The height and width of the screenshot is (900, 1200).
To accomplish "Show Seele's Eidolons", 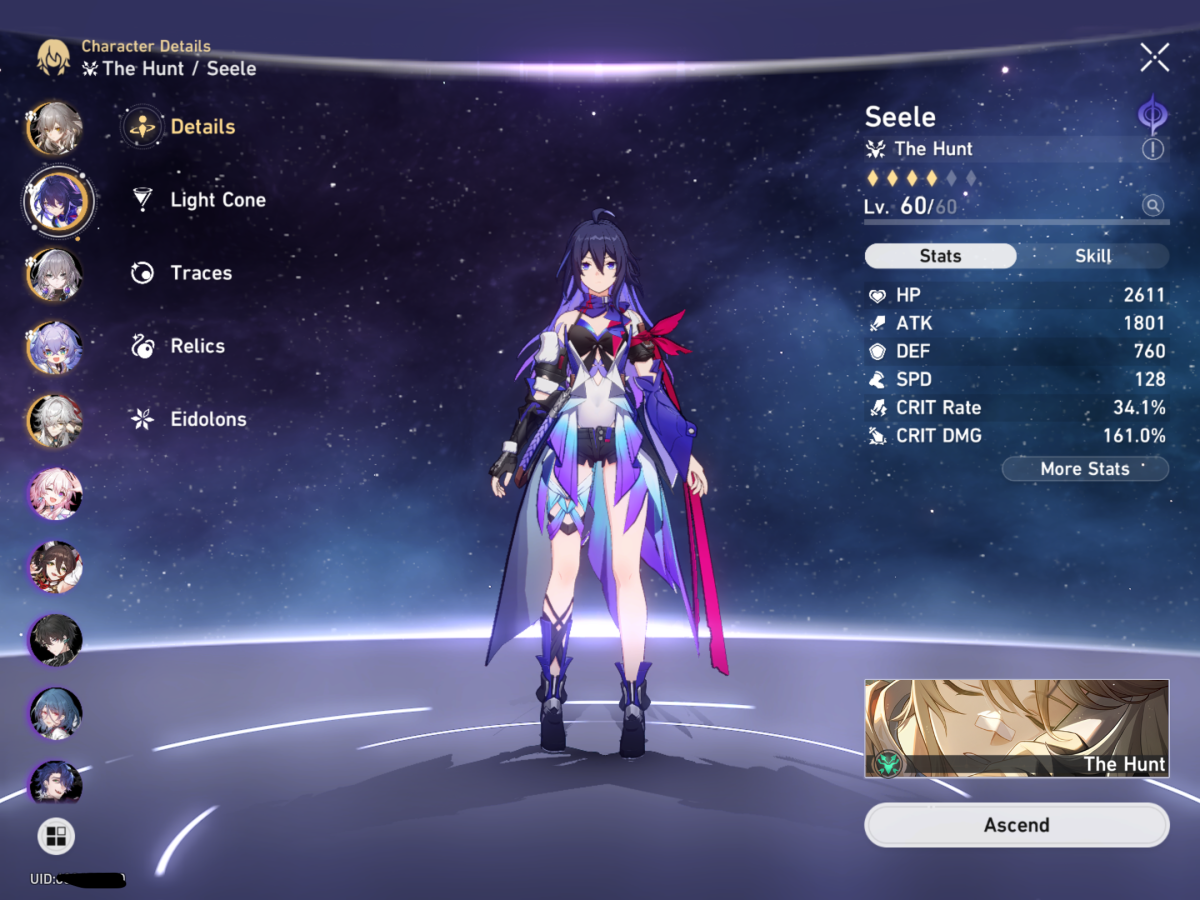I will tap(207, 419).
